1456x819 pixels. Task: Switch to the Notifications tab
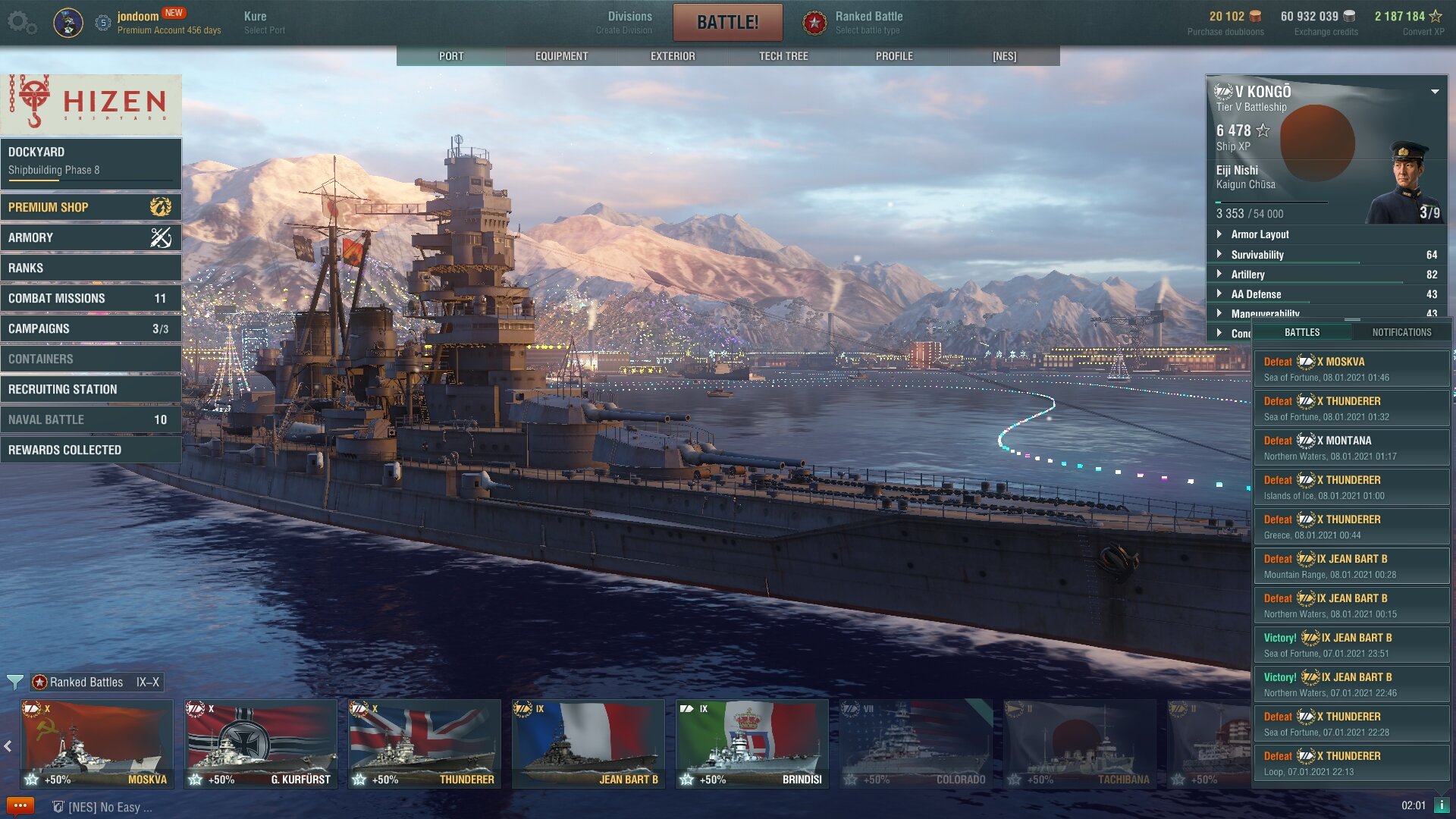tap(1401, 332)
